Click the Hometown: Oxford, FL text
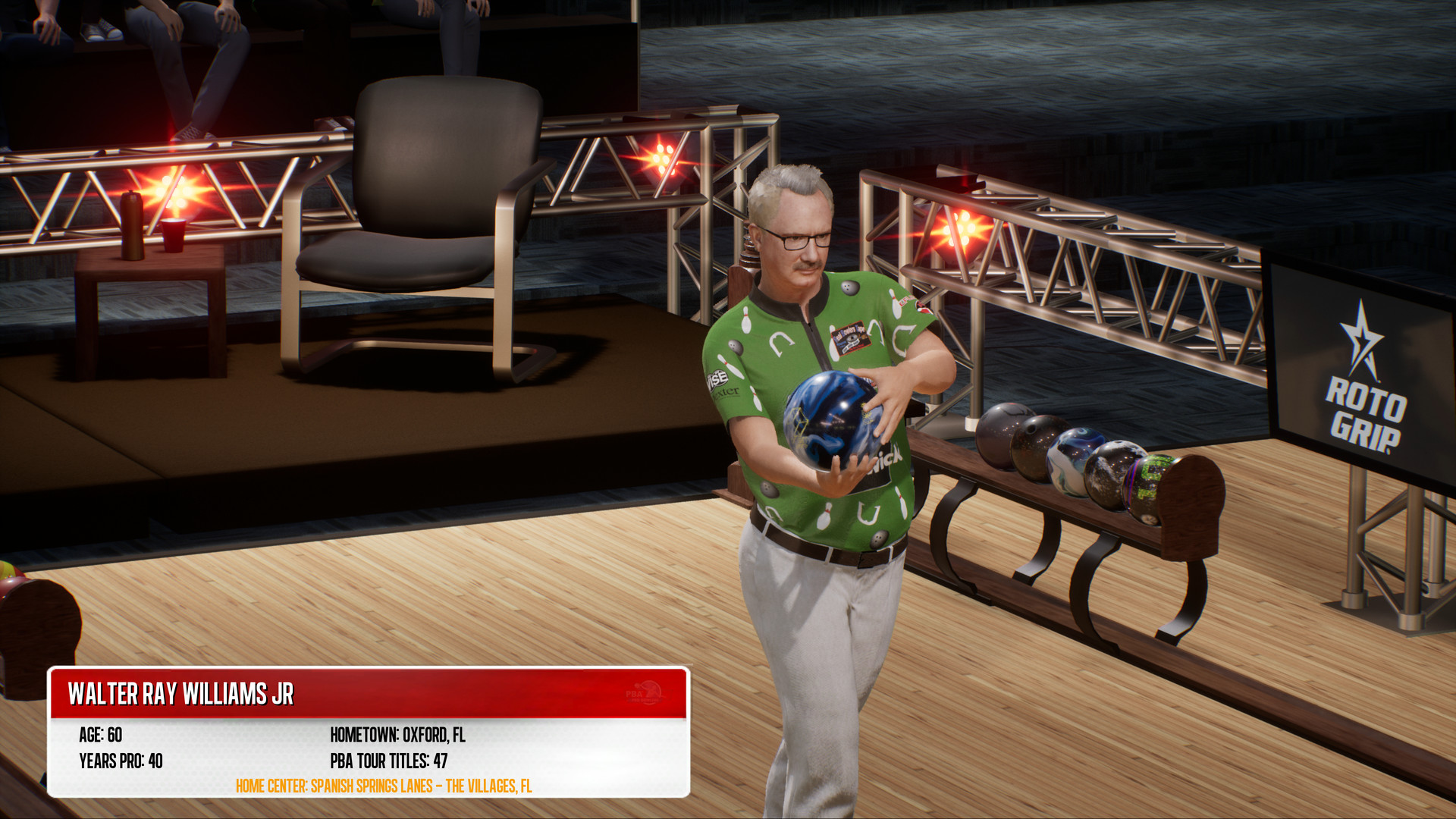The width and height of the screenshot is (1456, 819). coord(398,734)
